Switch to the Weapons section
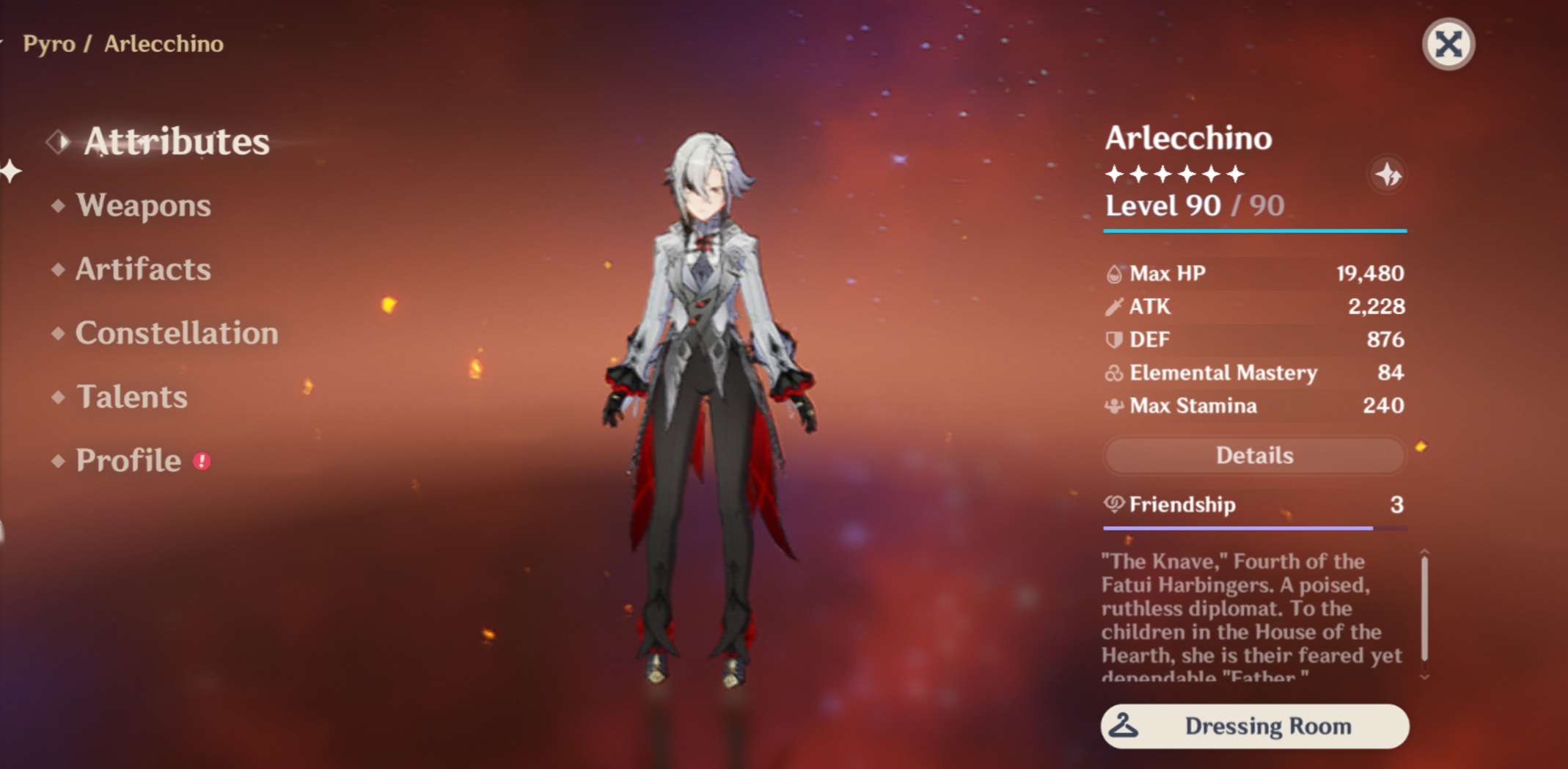The height and width of the screenshot is (769, 1568). pos(144,206)
